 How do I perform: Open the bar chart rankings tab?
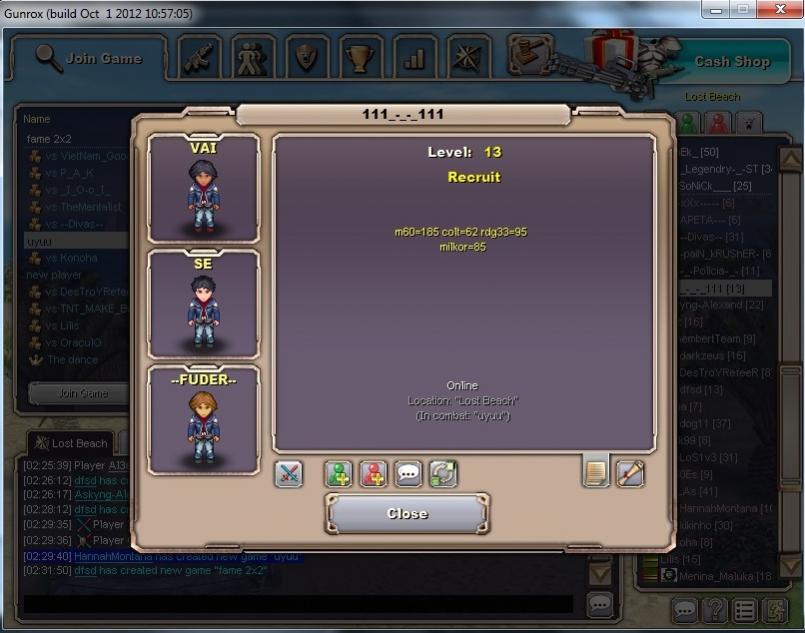[x=414, y=58]
